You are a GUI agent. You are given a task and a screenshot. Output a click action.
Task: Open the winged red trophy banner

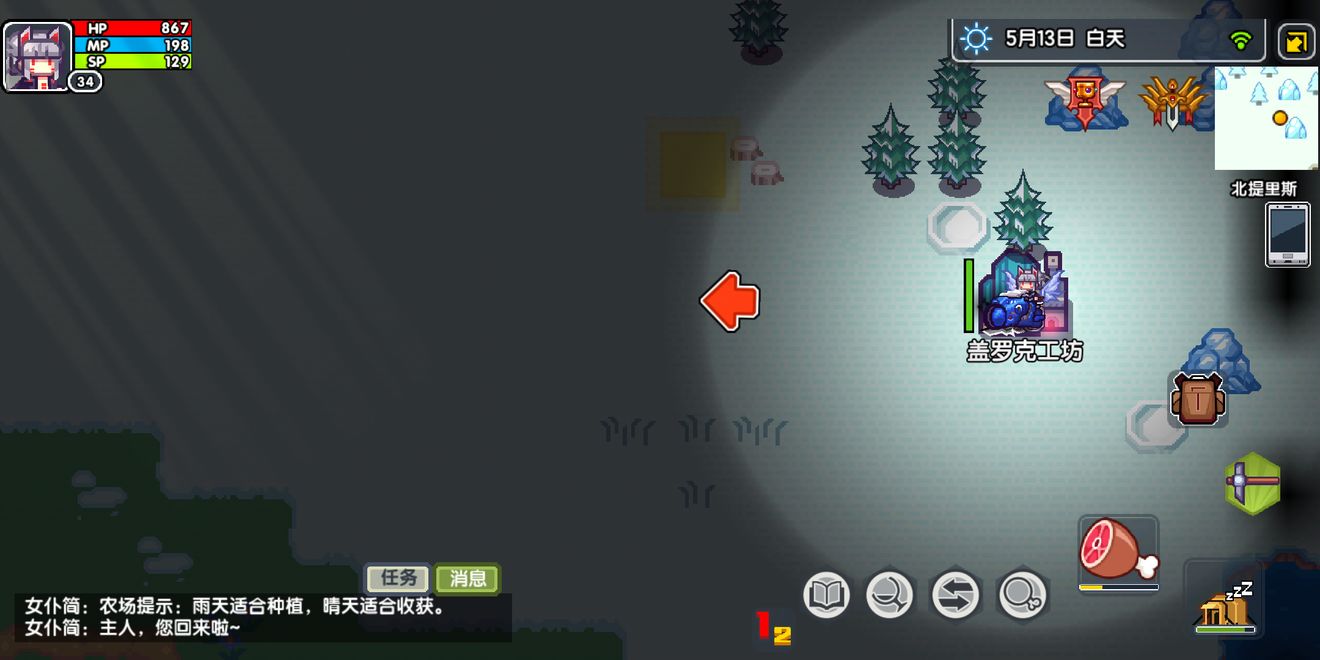1084,99
